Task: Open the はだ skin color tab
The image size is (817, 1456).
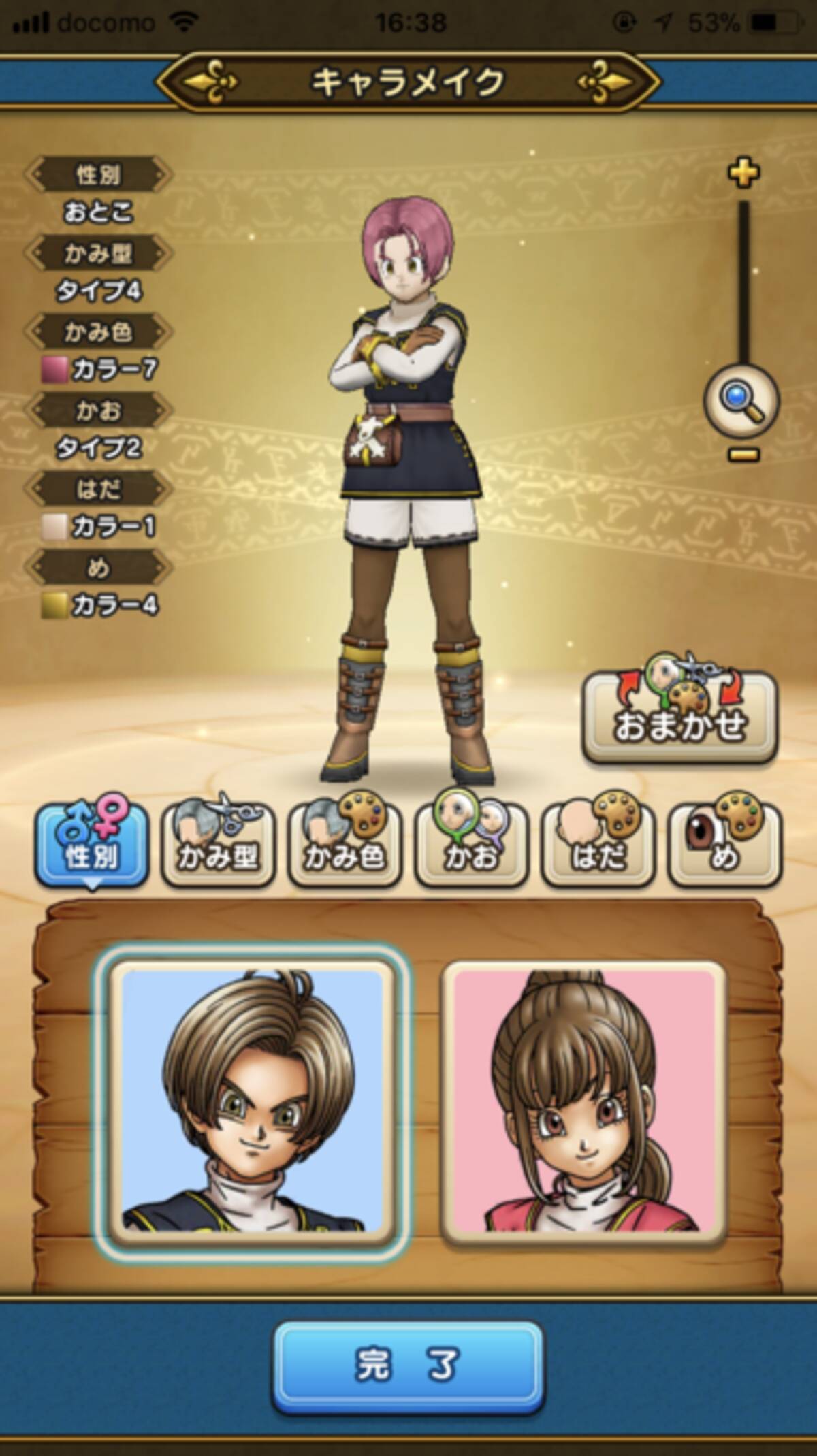Action: (598, 844)
